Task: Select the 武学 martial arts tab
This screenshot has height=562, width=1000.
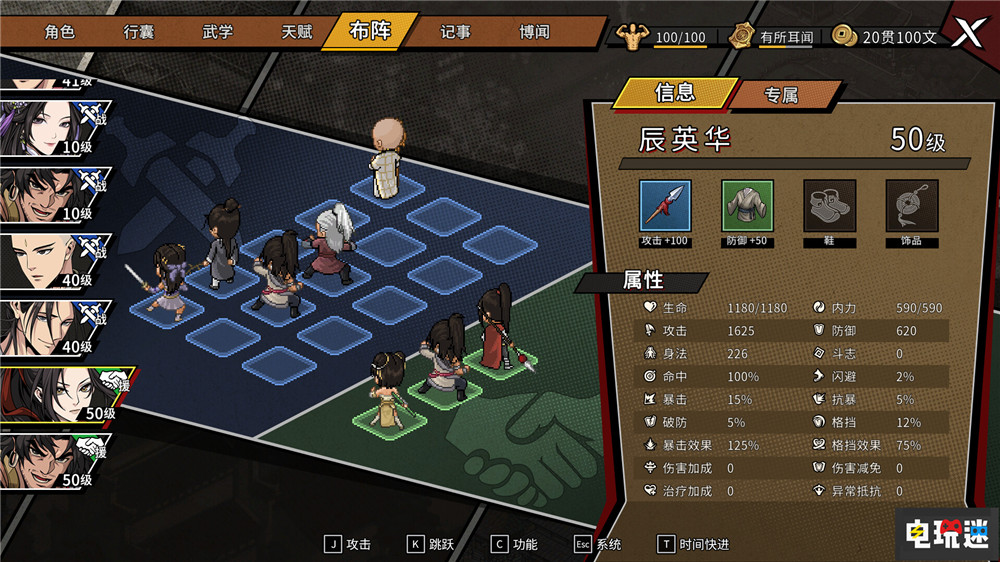Action: [217, 32]
